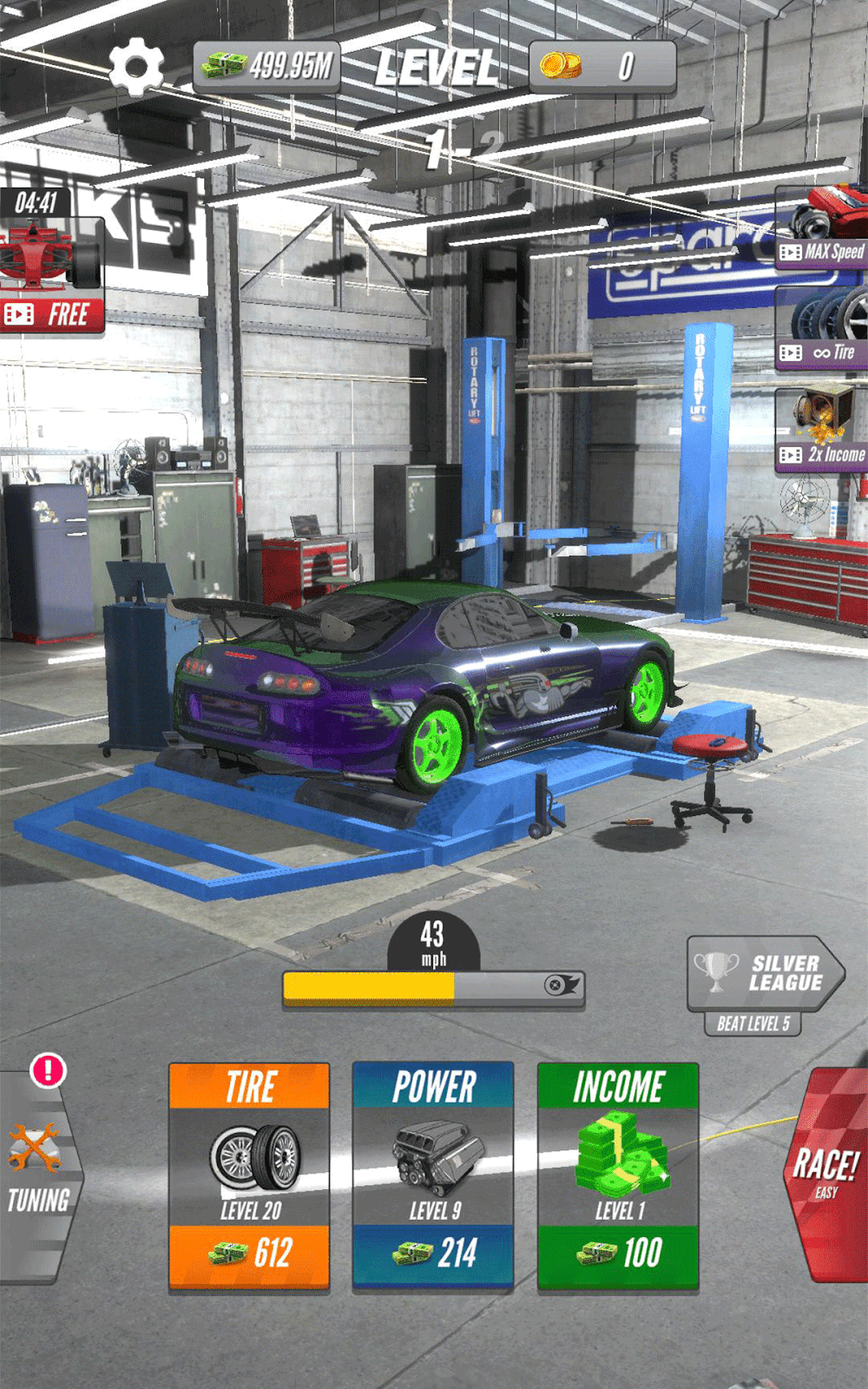The width and height of the screenshot is (868, 1389).
Task: Start the RACE! on easy
Action: [x=826, y=1172]
